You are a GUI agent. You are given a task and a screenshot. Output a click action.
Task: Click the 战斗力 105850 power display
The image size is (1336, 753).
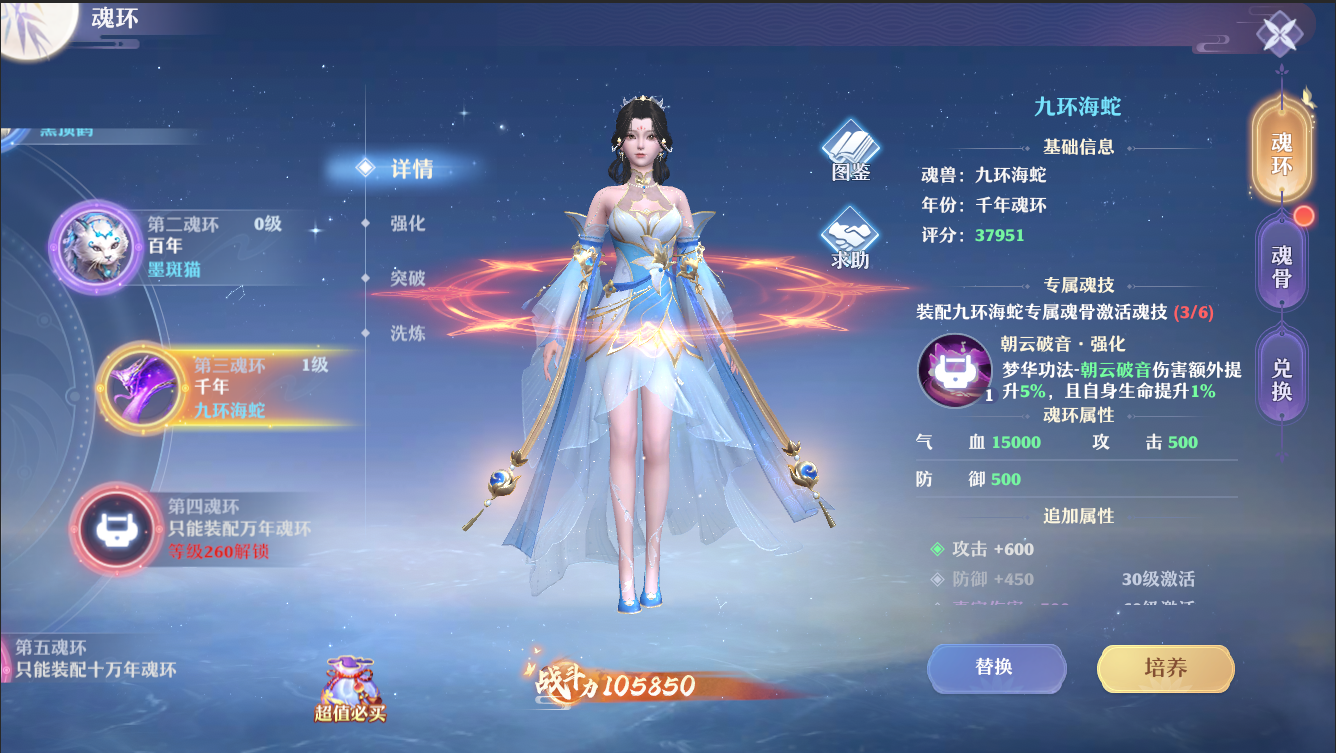pyautogui.click(x=614, y=684)
